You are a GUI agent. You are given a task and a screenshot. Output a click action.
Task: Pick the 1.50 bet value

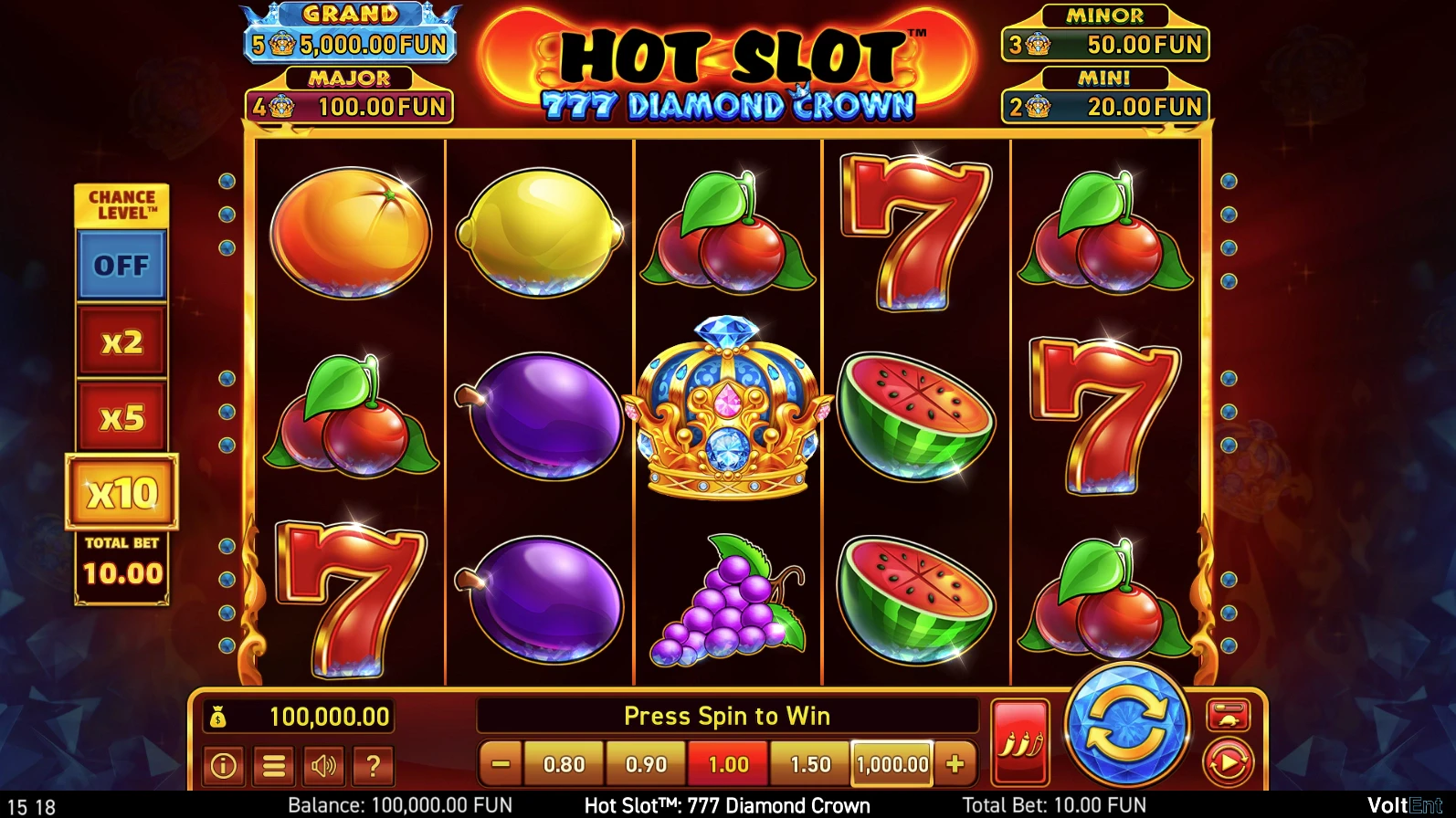pos(810,764)
